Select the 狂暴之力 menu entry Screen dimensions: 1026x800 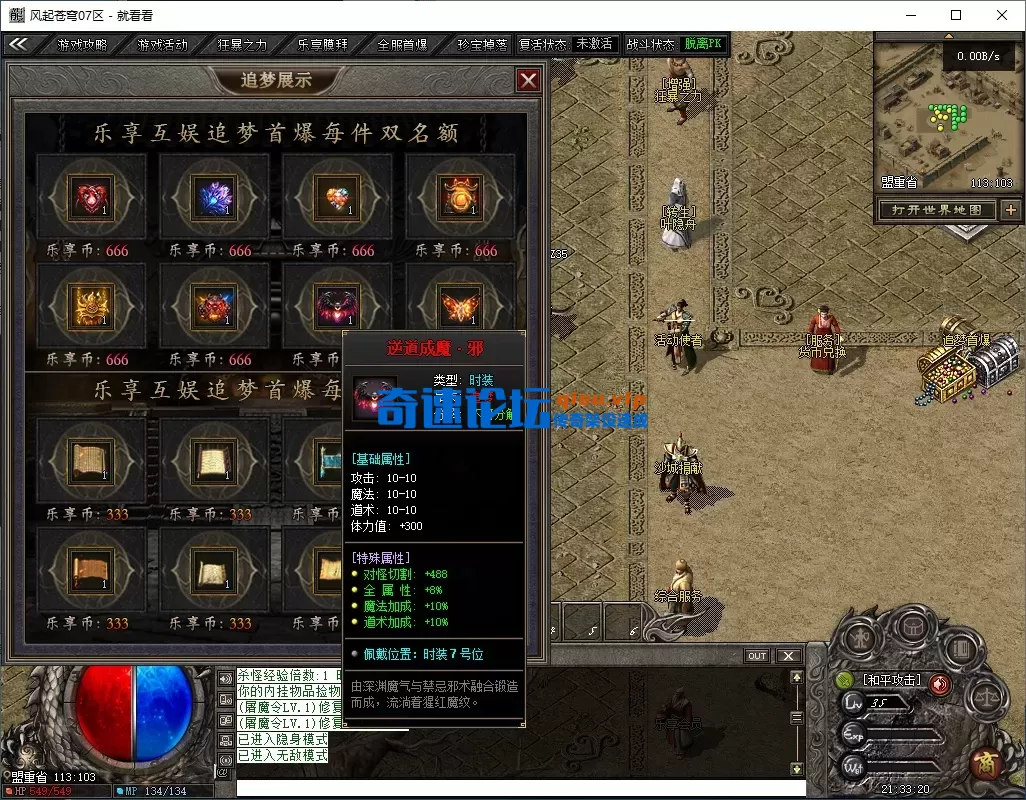click(242, 45)
